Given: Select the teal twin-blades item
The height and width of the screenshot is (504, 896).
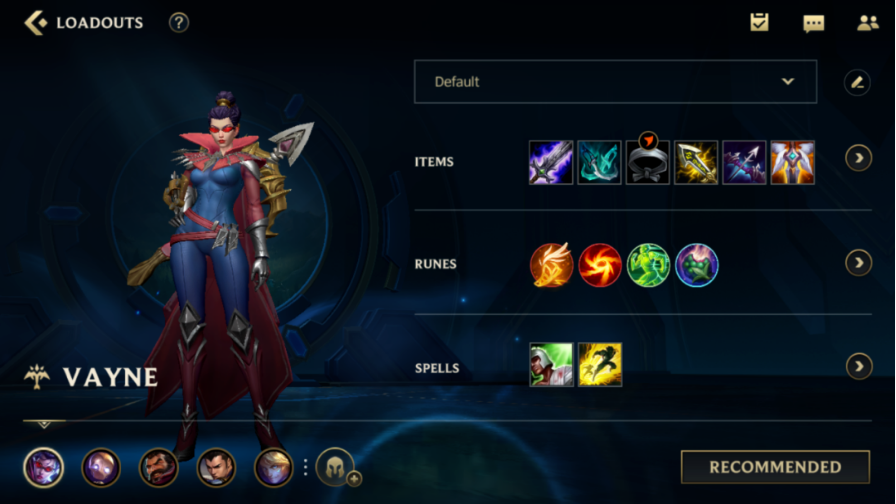Looking at the screenshot, I should coord(599,162).
